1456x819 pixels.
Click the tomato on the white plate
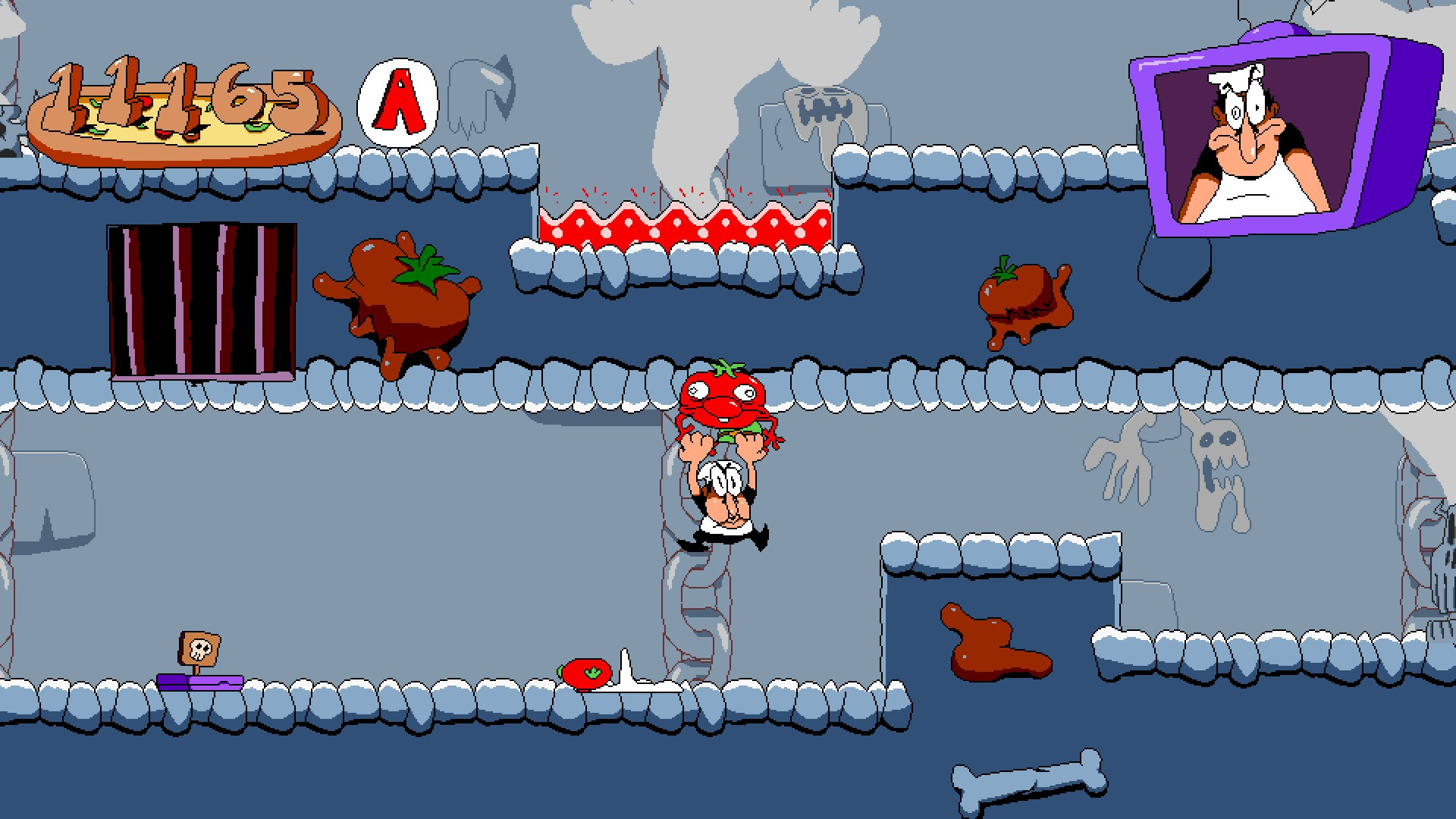tap(587, 672)
